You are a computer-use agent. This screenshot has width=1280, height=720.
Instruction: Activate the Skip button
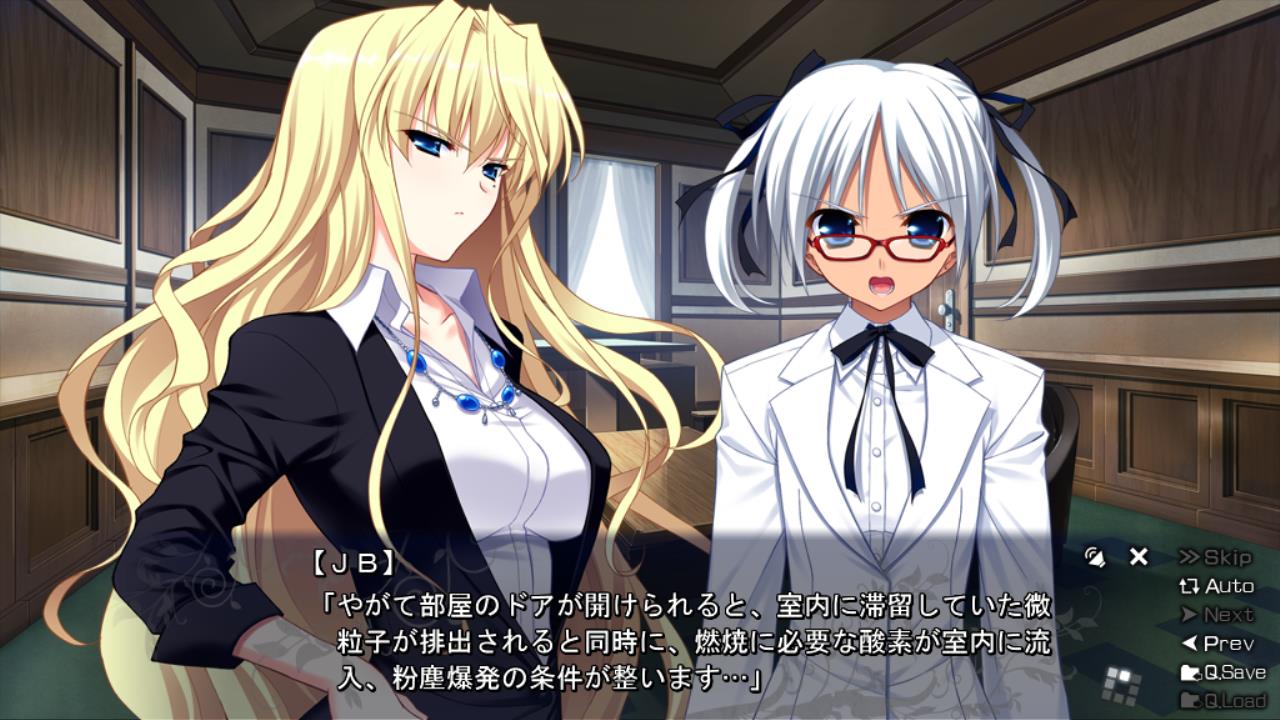tap(1215, 557)
